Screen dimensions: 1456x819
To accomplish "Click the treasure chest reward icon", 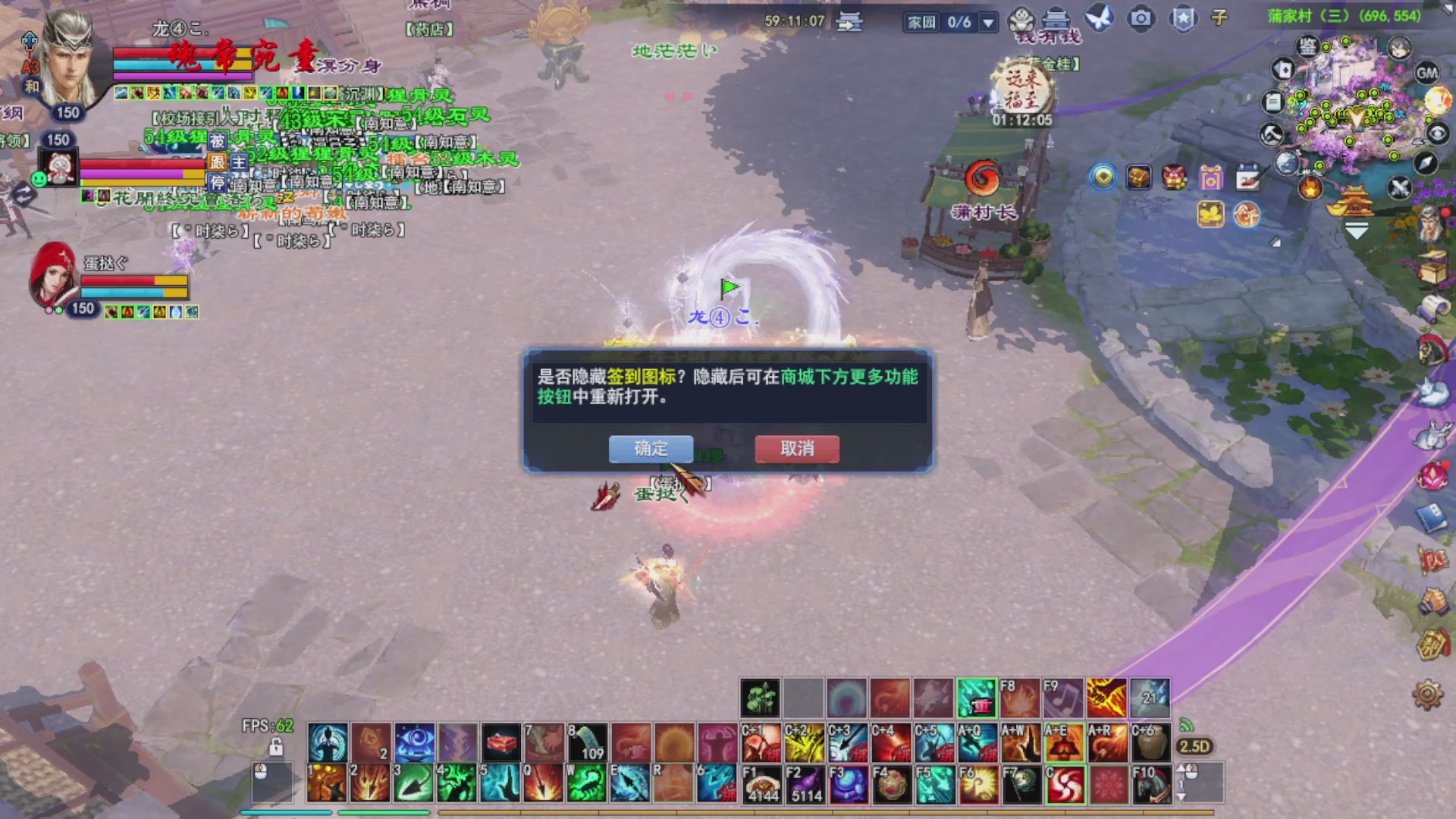I will [x=1138, y=177].
